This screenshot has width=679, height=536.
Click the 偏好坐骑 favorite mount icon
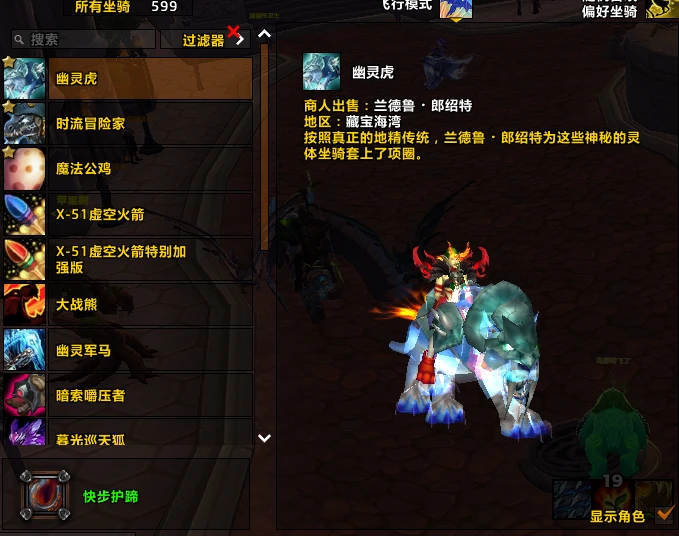click(659, 8)
